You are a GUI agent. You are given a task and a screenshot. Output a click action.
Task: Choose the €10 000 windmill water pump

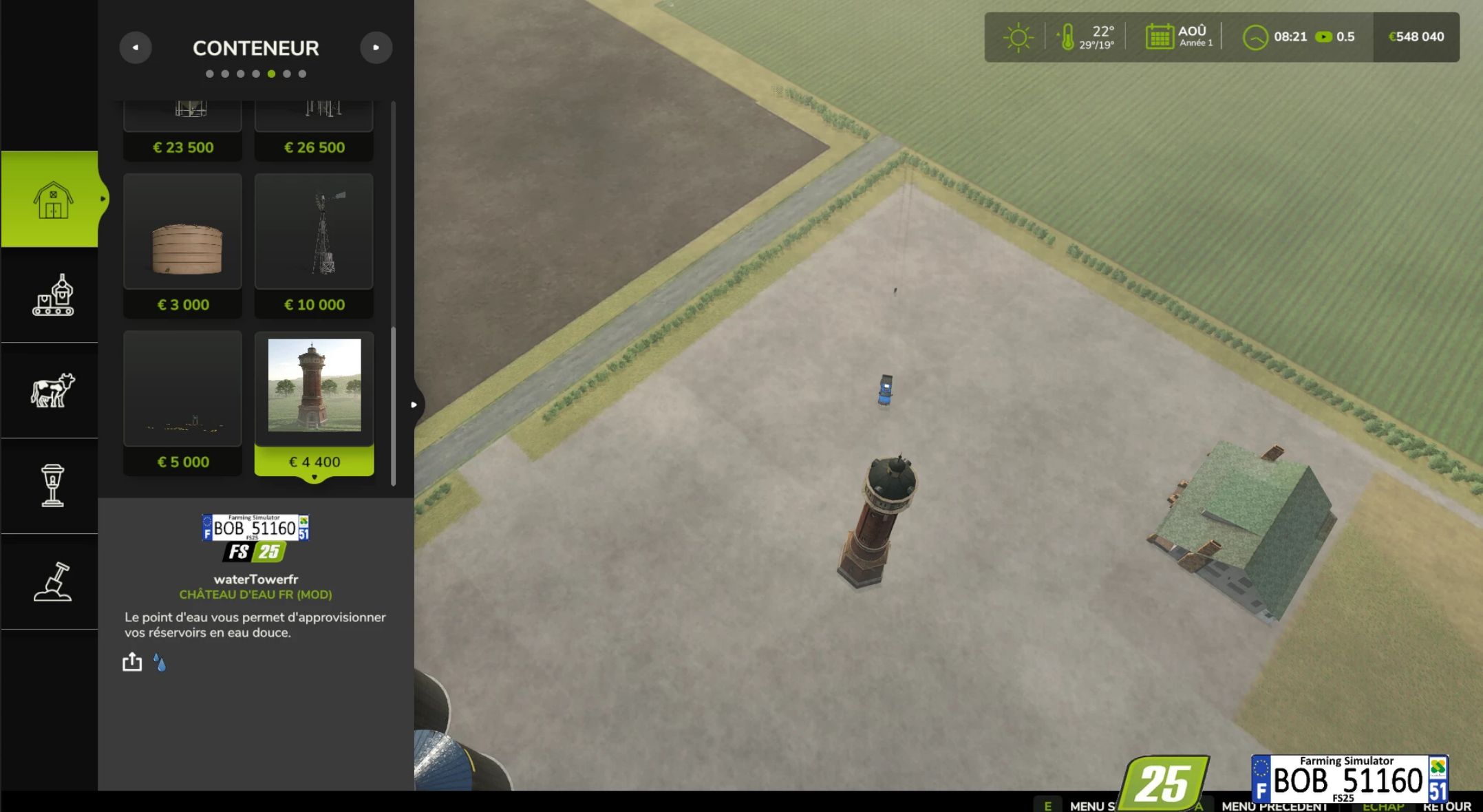(x=314, y=246)
